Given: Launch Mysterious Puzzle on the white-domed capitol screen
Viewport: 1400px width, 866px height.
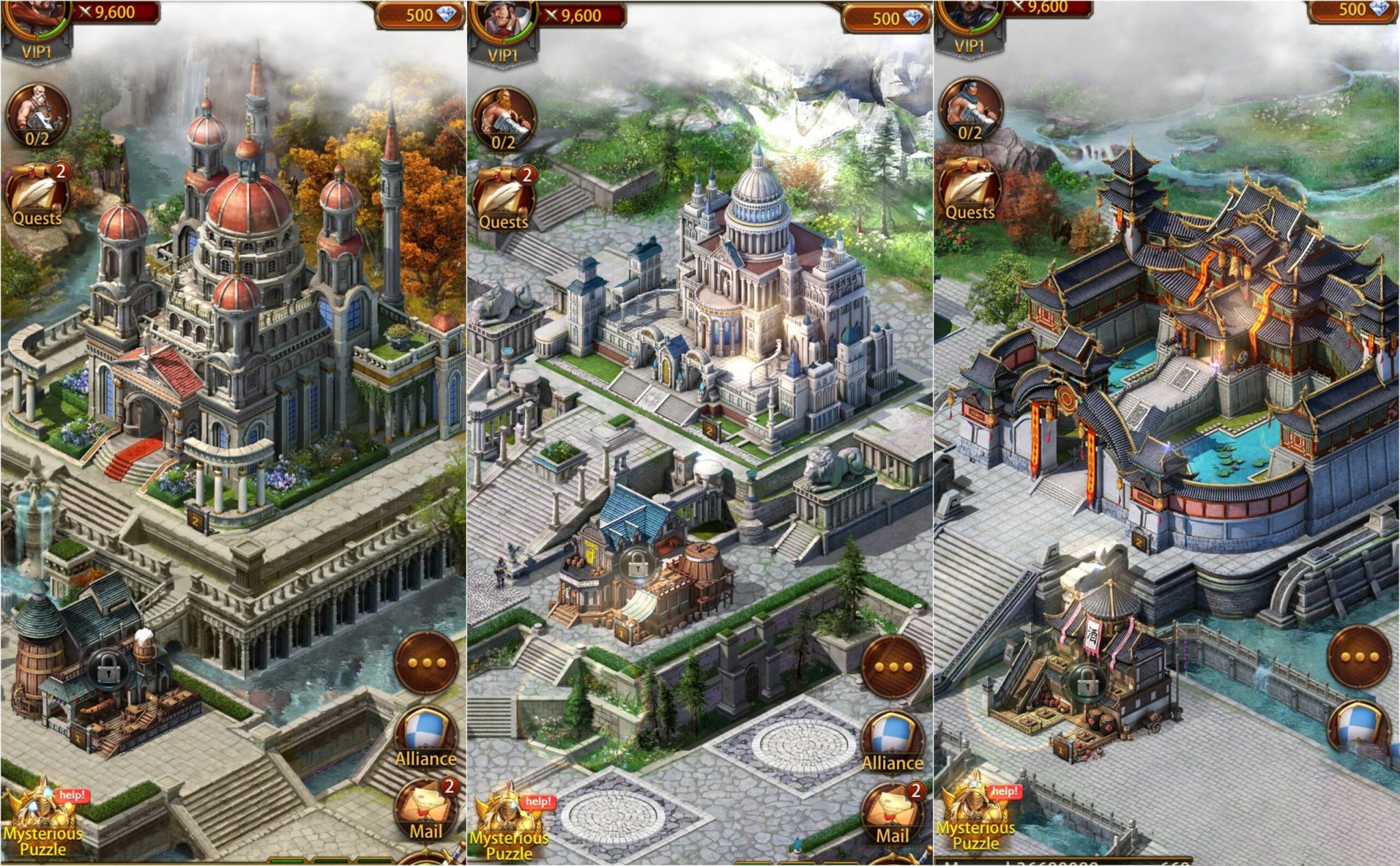Looking at the screenshot, I should (x=509, y=826).
